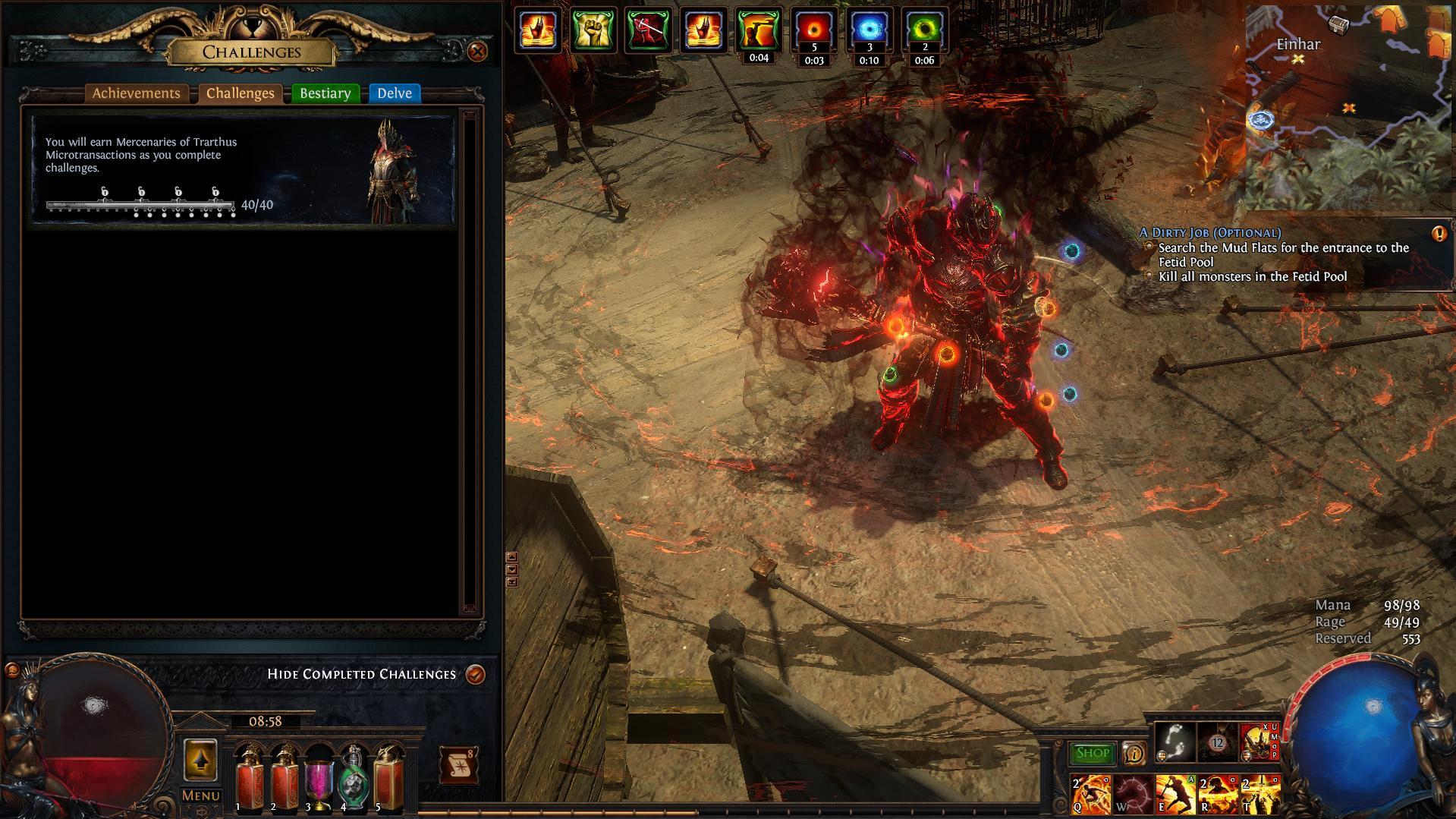Close the Challenges panel

pos(477,52)
